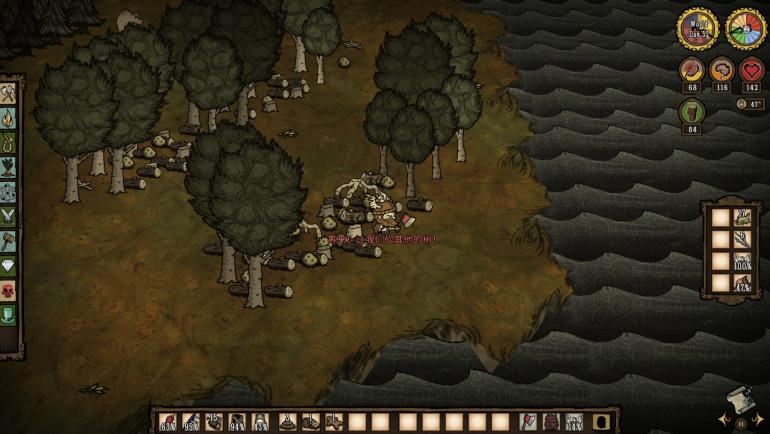Switch to the Fight crossed-swords tab

click(9, 215)
